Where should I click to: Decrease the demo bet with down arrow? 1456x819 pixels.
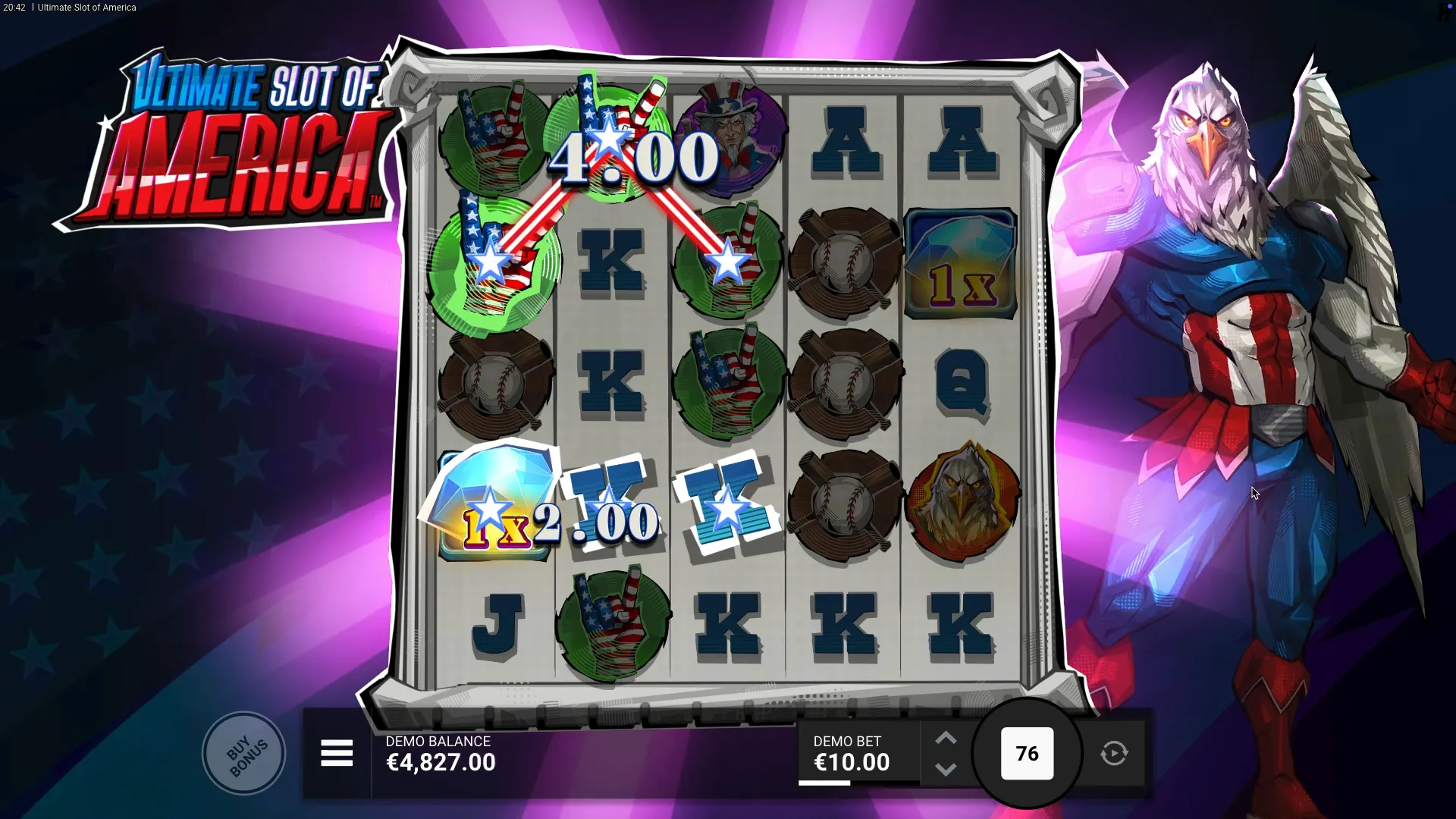[x=946, y=770]
